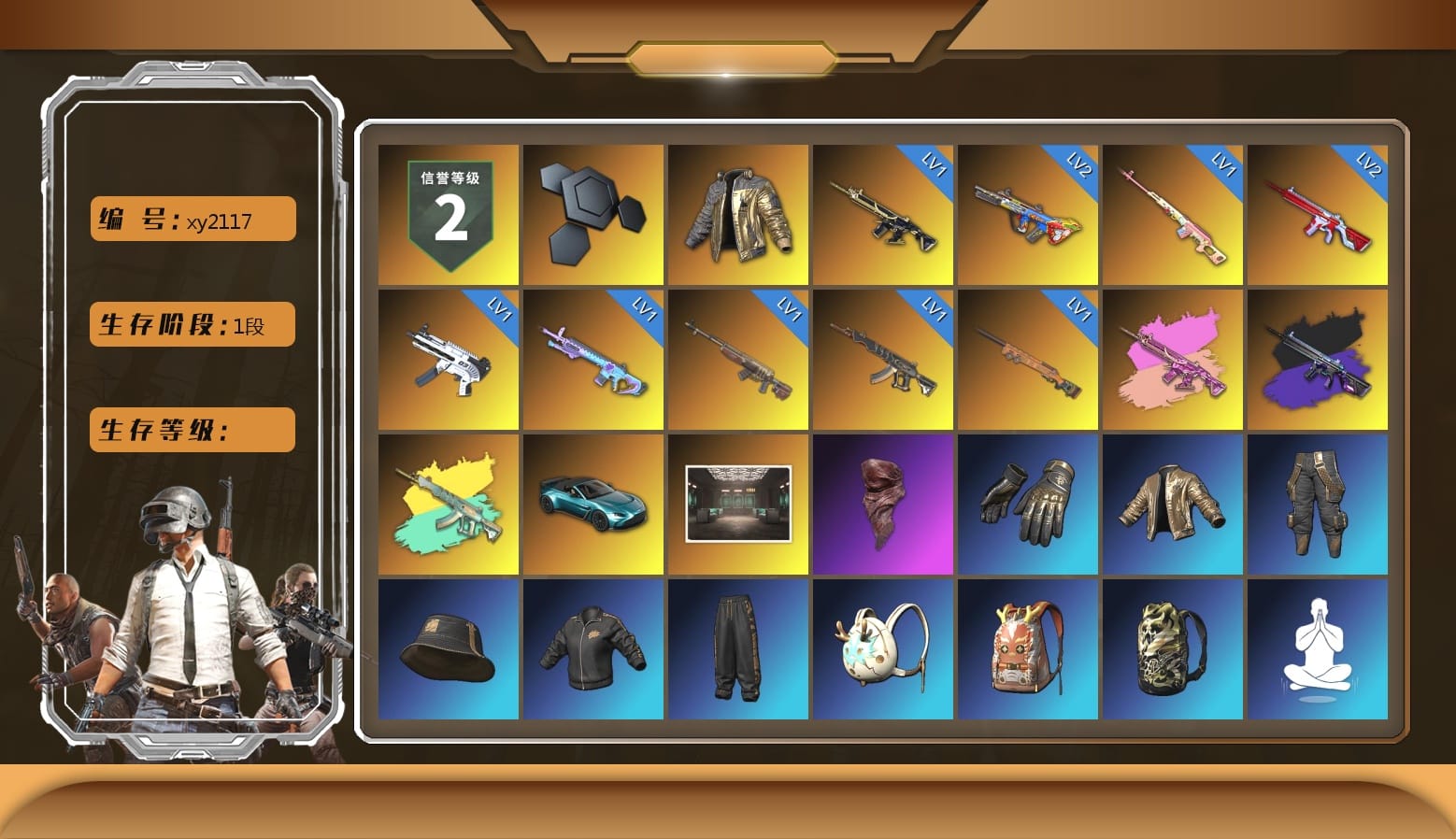This screenshot has width=1456, height=839.
Task: Open the camouflage skull backpack skin
Action: [1173, 649]
